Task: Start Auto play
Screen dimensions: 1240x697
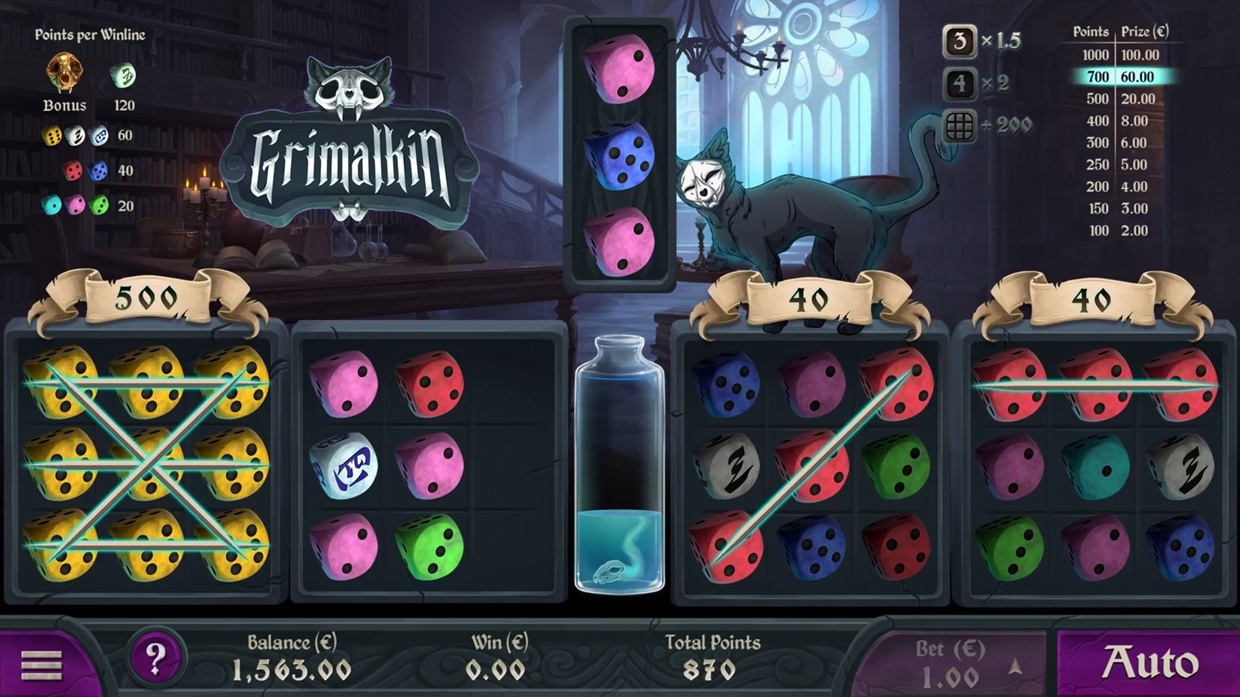Action: point(1149,663)
